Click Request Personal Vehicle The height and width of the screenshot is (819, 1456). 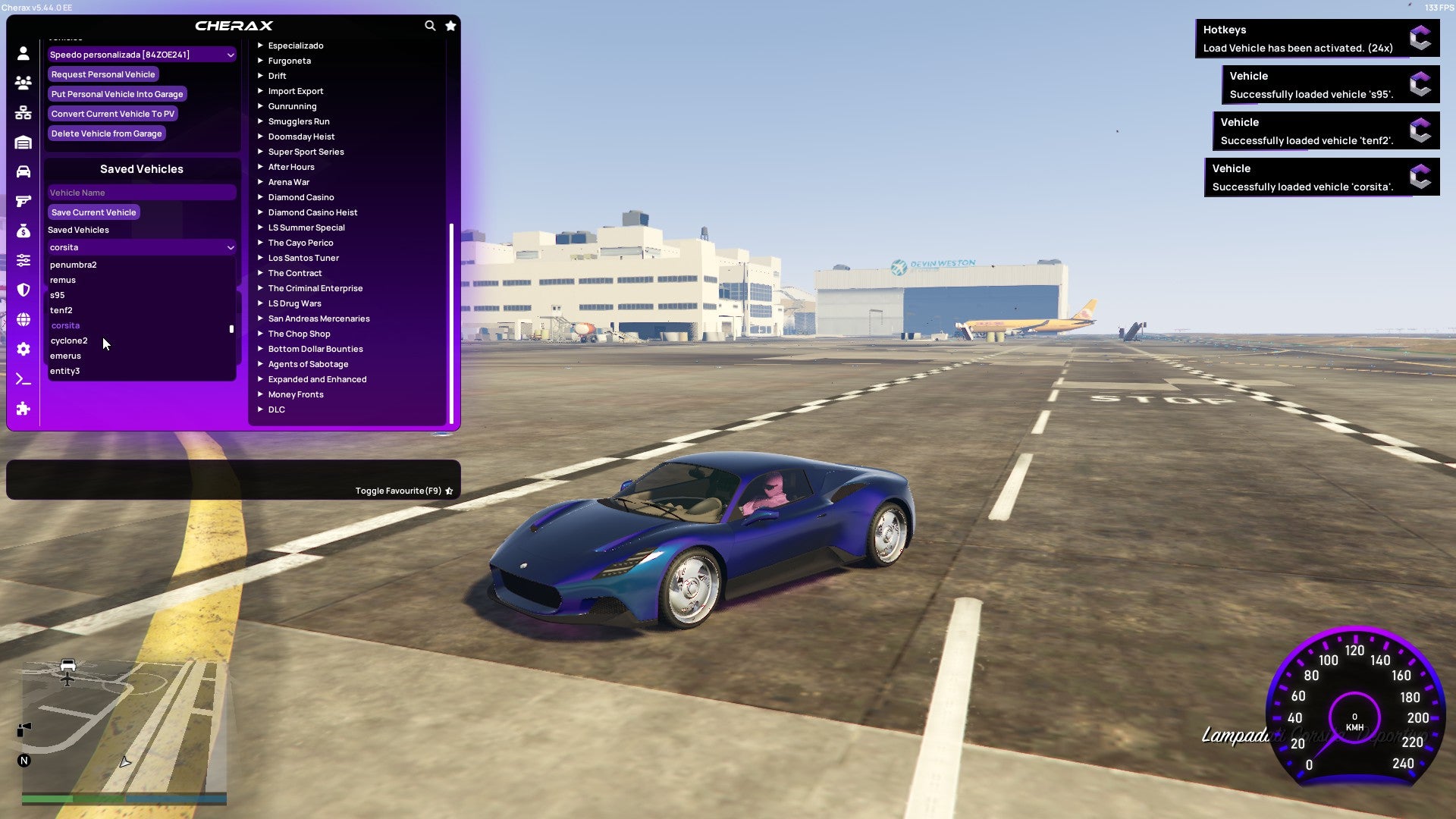click(103, 74)
